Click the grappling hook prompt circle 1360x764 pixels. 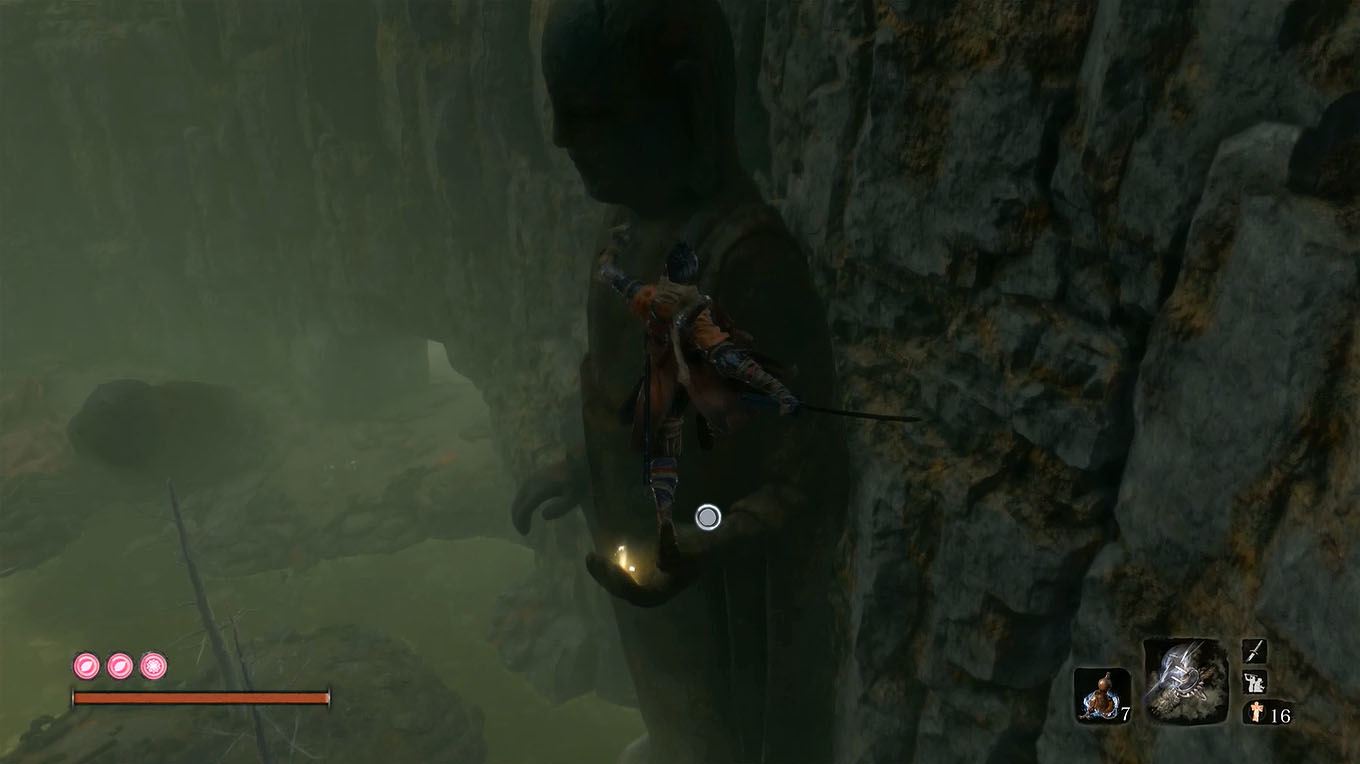pyautogui.click(x=709, y=516)
